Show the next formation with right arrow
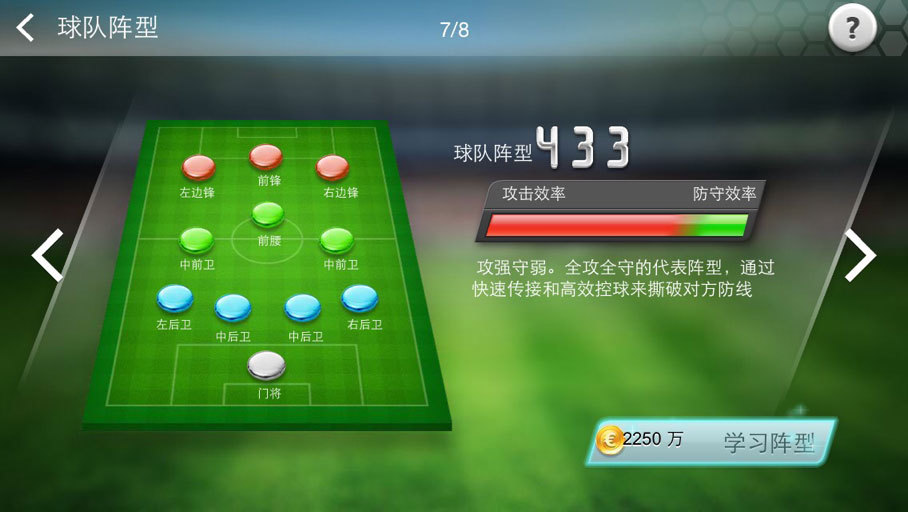This screenshot has height=512, width=908. pos(860,255)
